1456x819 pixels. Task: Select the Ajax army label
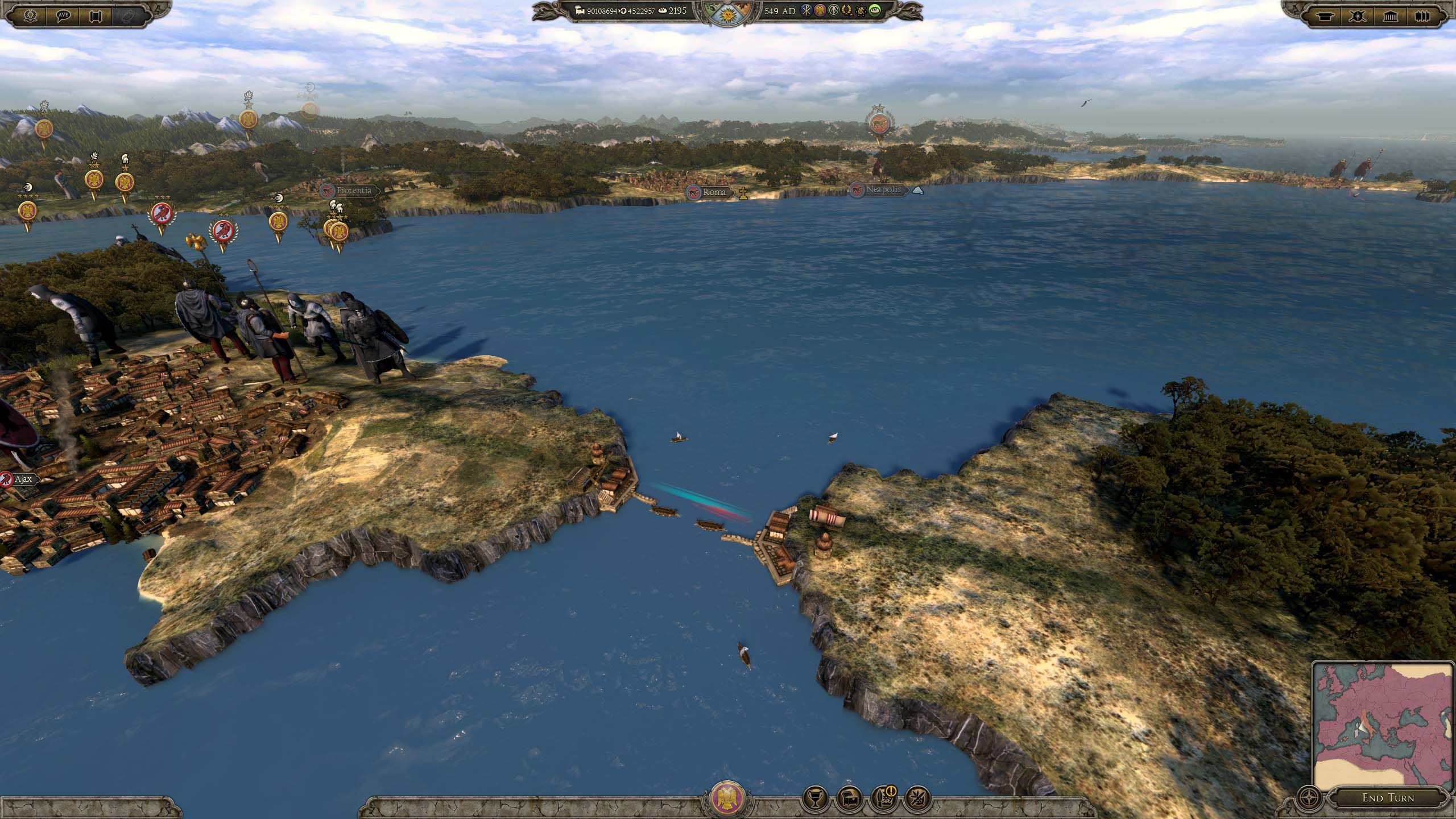(x=23, y=479)
